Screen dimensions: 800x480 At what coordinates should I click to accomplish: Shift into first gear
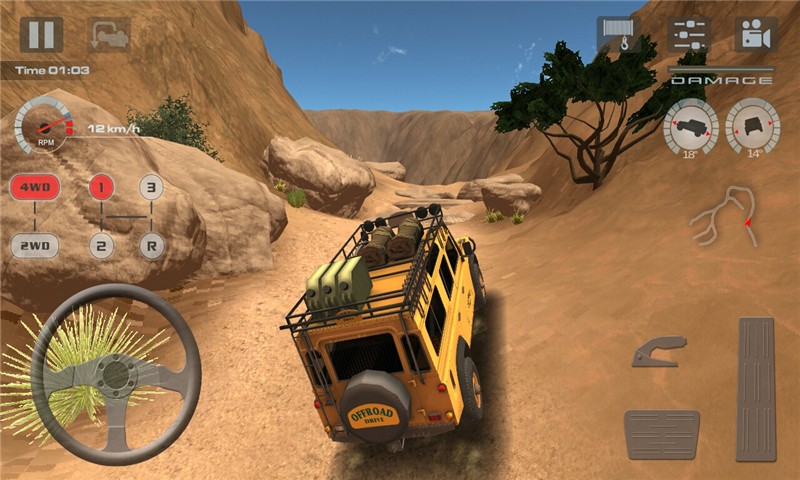pyautogui.click(x=101, y=187)
